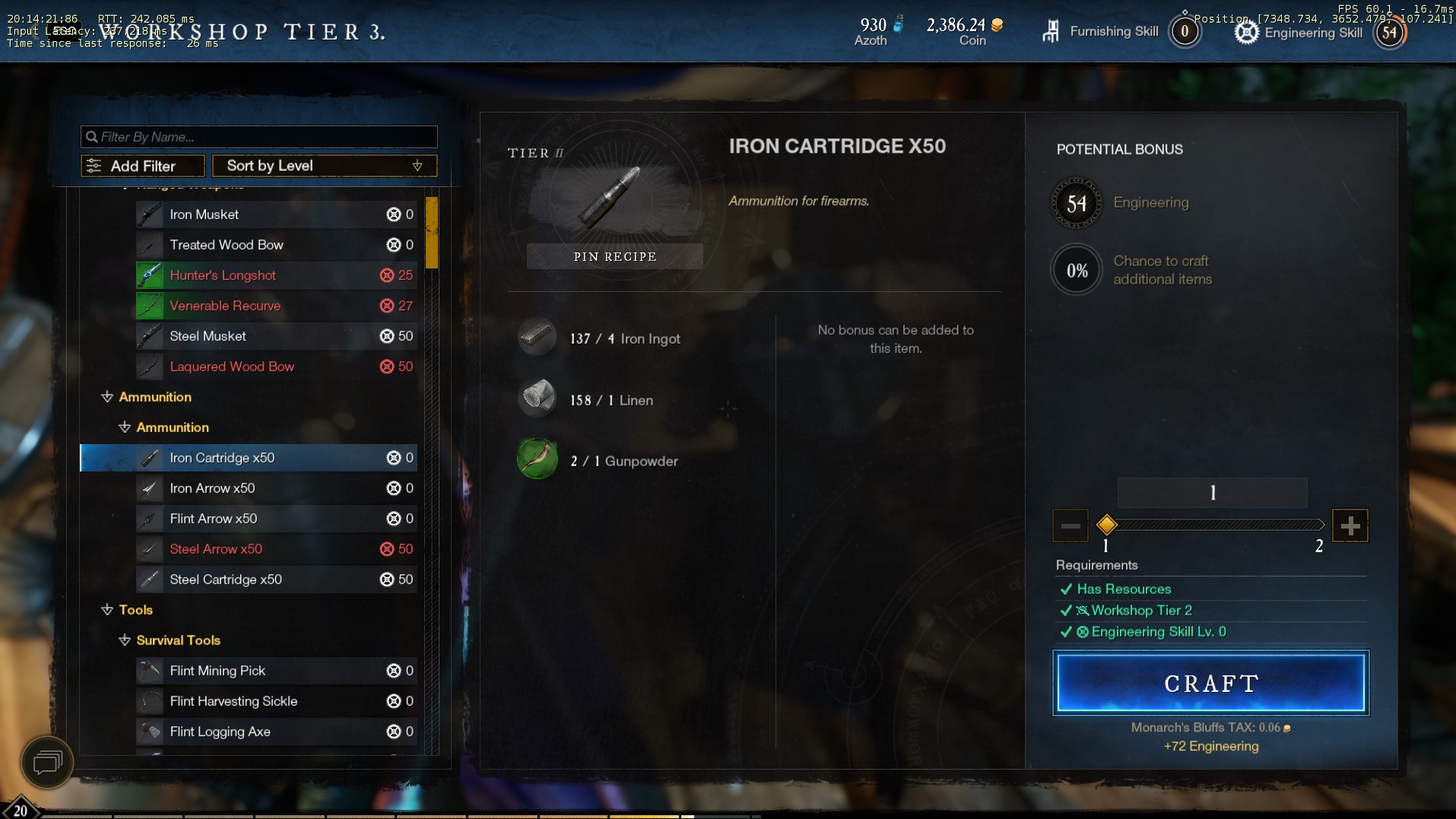Open the Add Filter options
The image size is (1456, 819).
pos(143,166)
